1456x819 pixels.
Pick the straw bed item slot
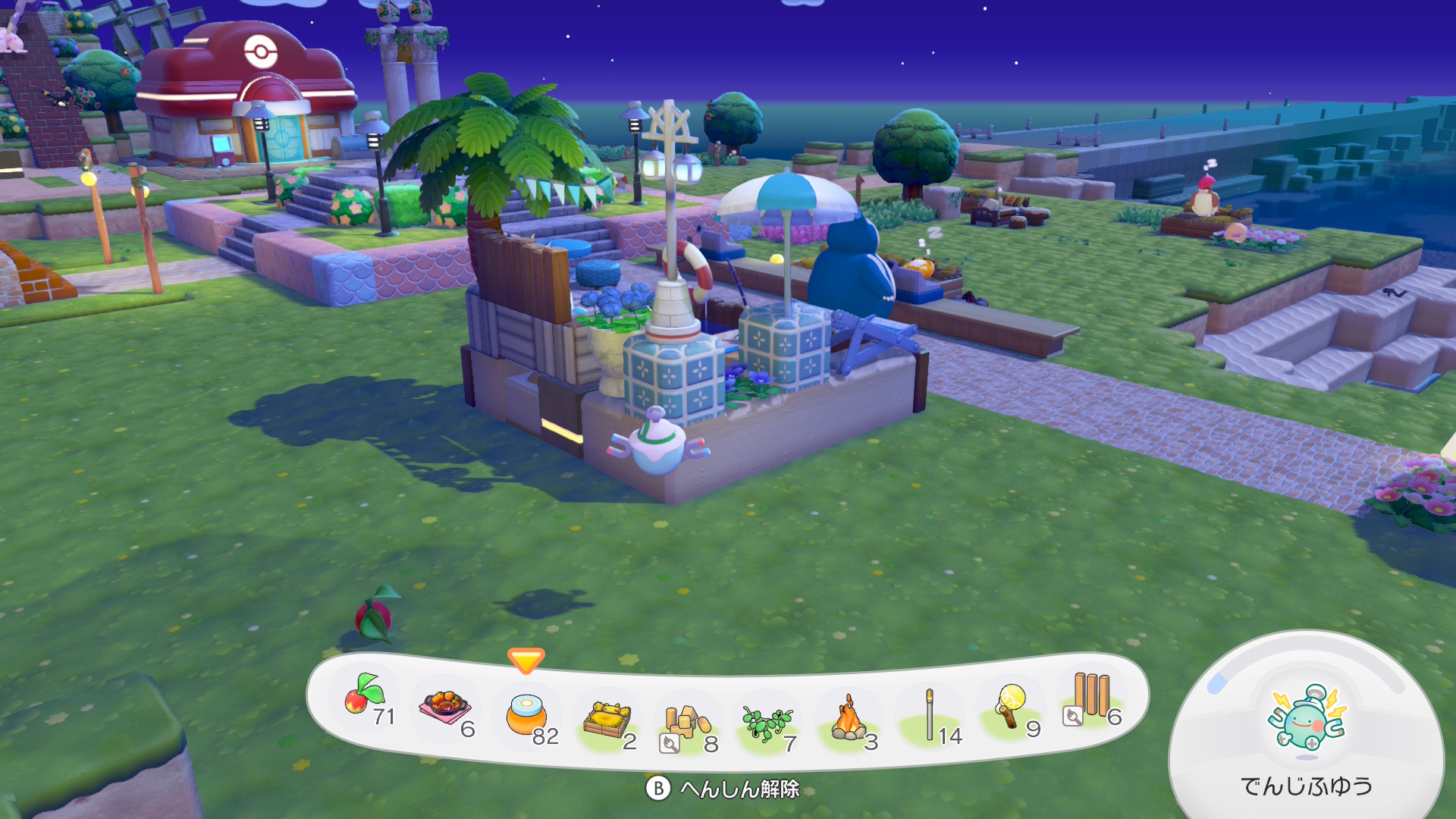(x=608, y=720)
